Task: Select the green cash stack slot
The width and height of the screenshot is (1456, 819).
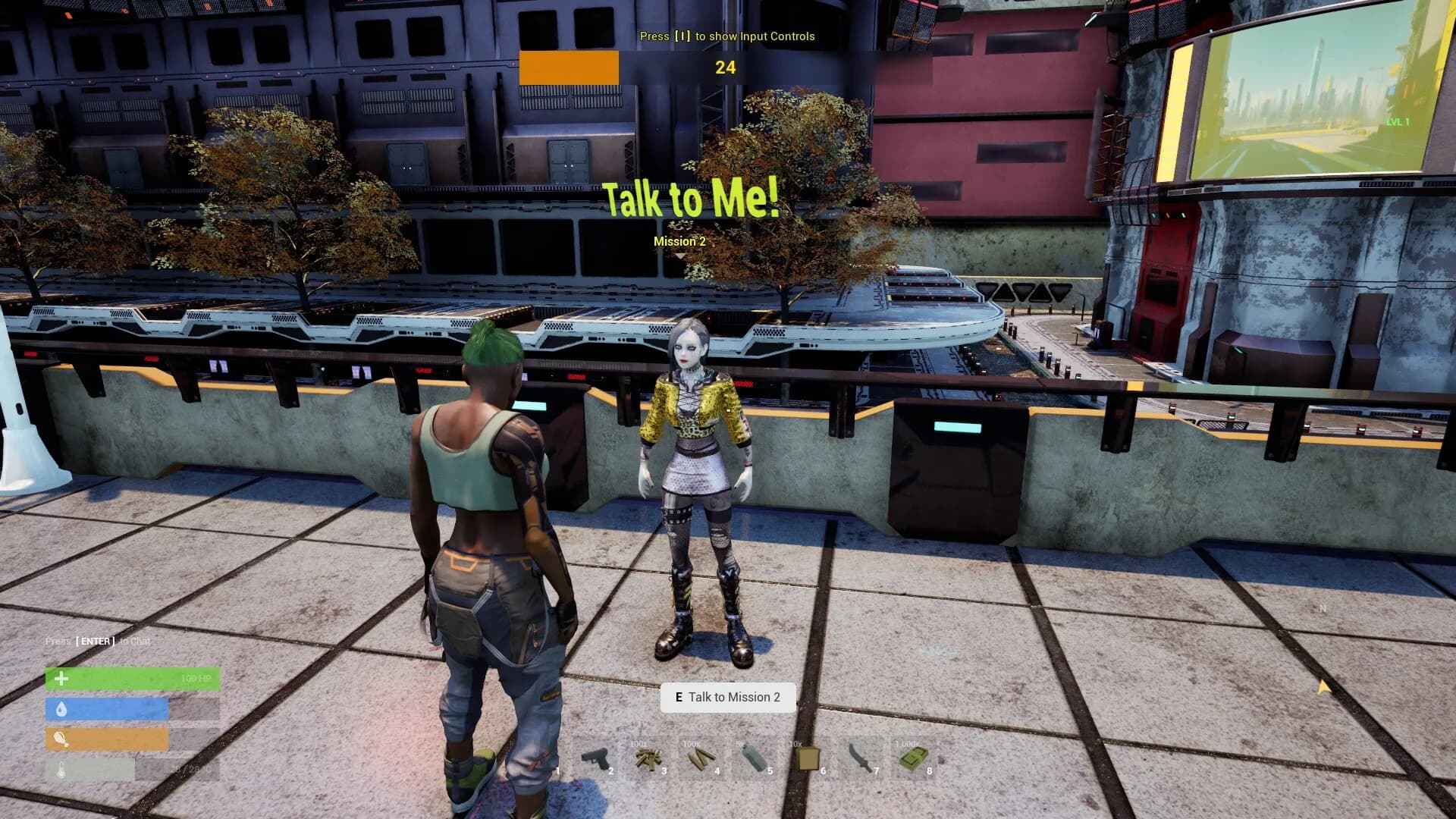Action: 913,758
